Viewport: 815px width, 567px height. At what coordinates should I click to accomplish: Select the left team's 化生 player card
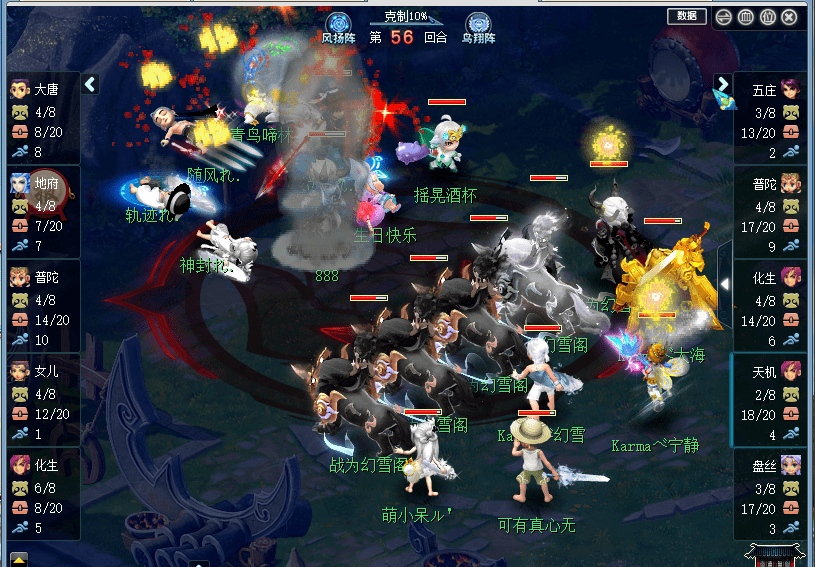[x=42, y=494]
